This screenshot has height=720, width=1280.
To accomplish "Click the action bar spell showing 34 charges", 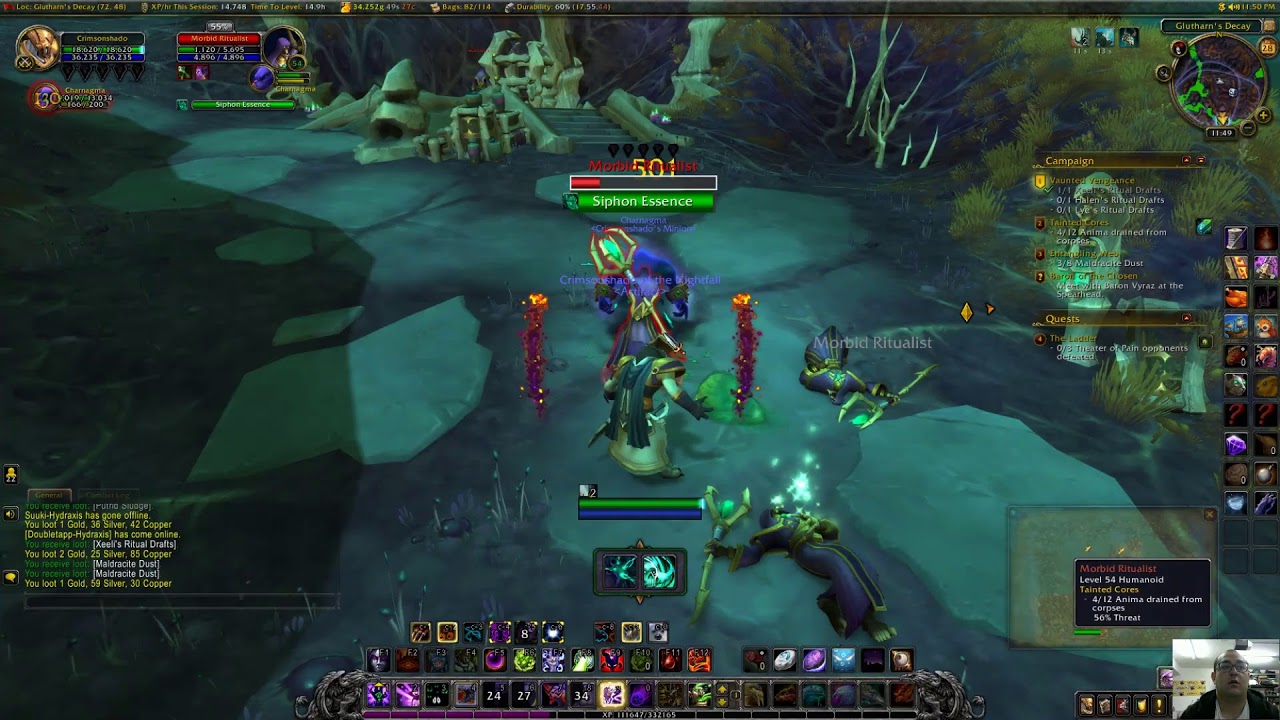I will (x=582, y=695).
